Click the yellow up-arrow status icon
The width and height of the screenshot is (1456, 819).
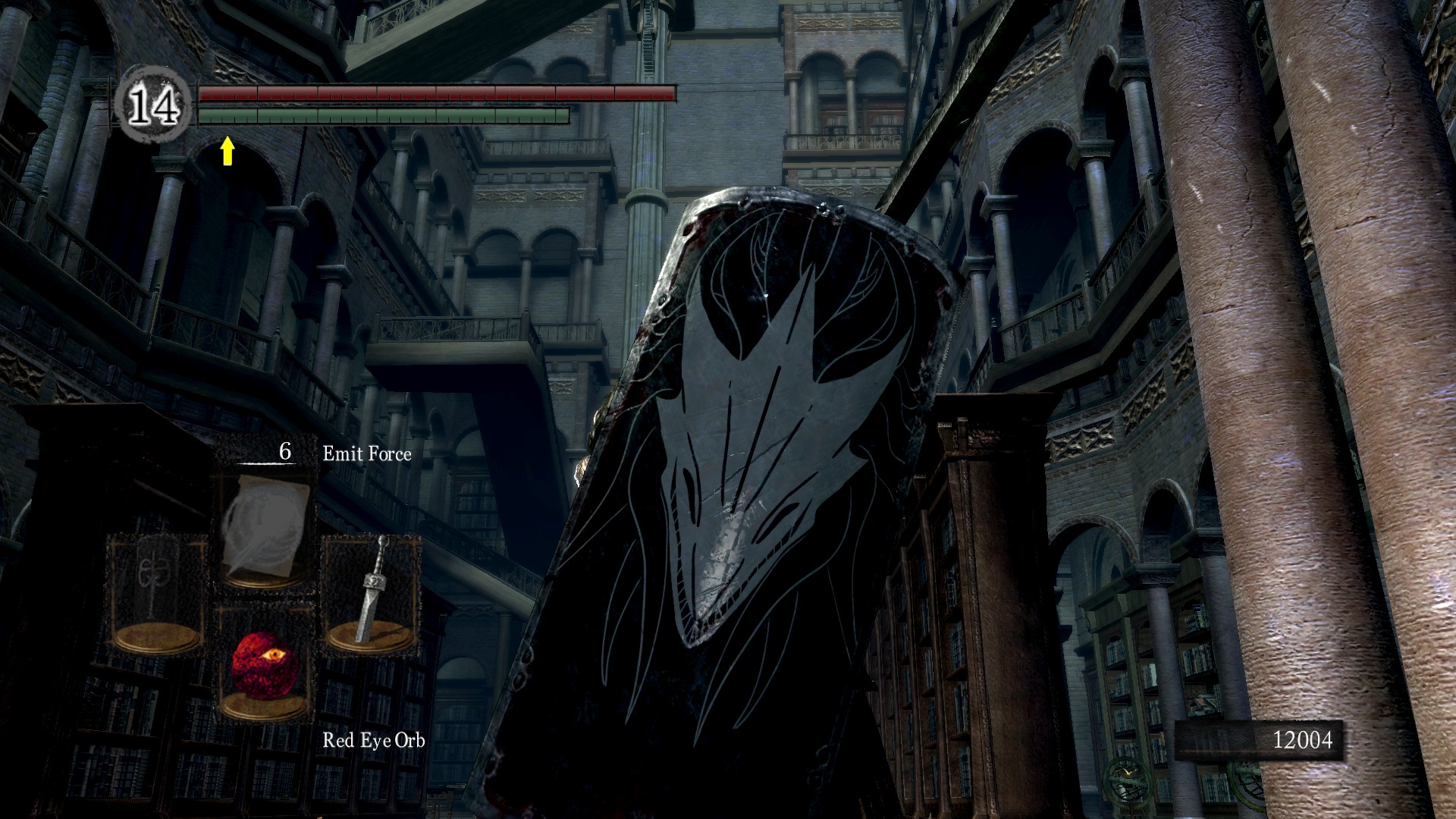tap(226, 151)
